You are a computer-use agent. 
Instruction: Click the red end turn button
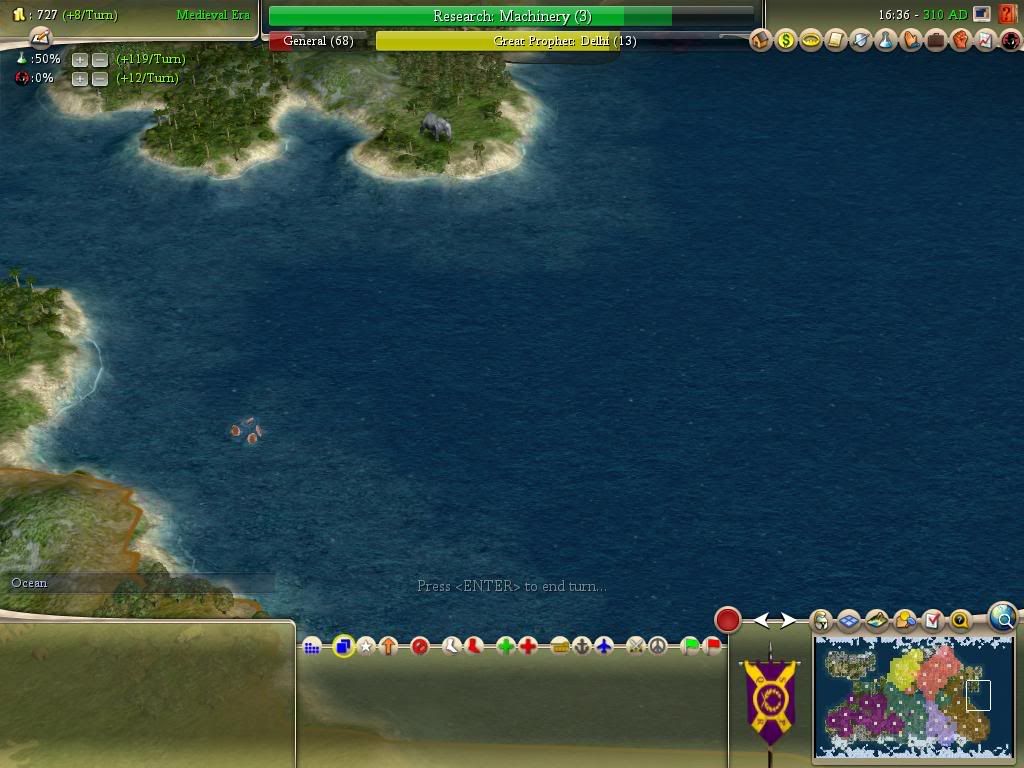(727, 620)
